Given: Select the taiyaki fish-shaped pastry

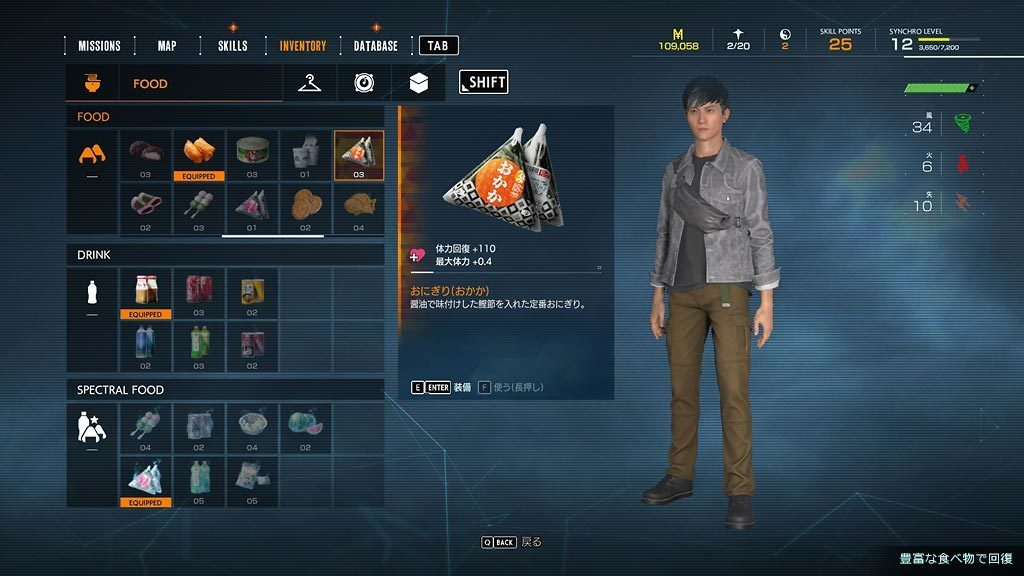Looking at the screenshot, I should pos(358,207).
